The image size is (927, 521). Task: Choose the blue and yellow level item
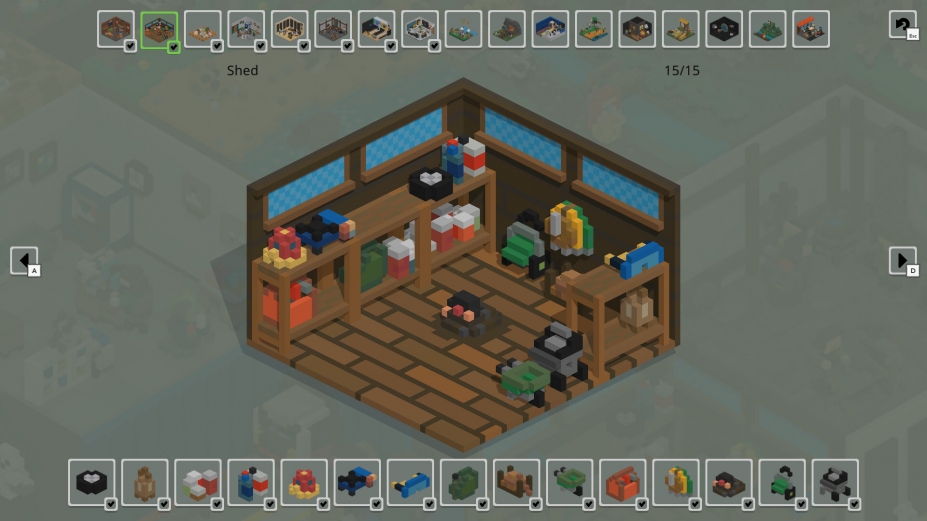point(410,482)
